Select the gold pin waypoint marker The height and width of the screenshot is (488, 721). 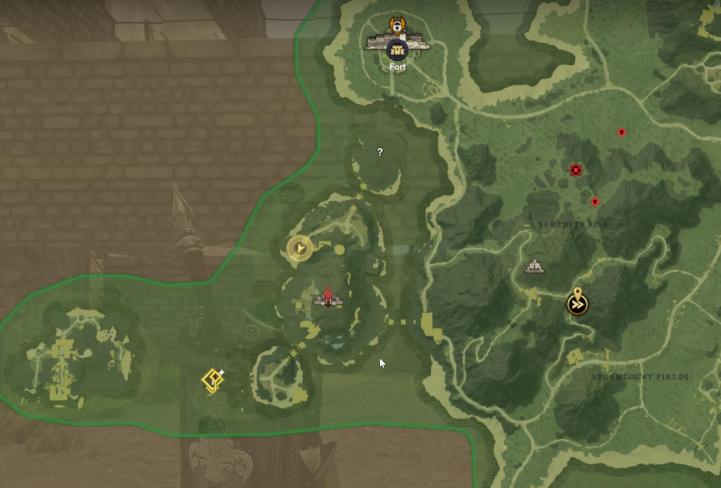pos(577,302)
